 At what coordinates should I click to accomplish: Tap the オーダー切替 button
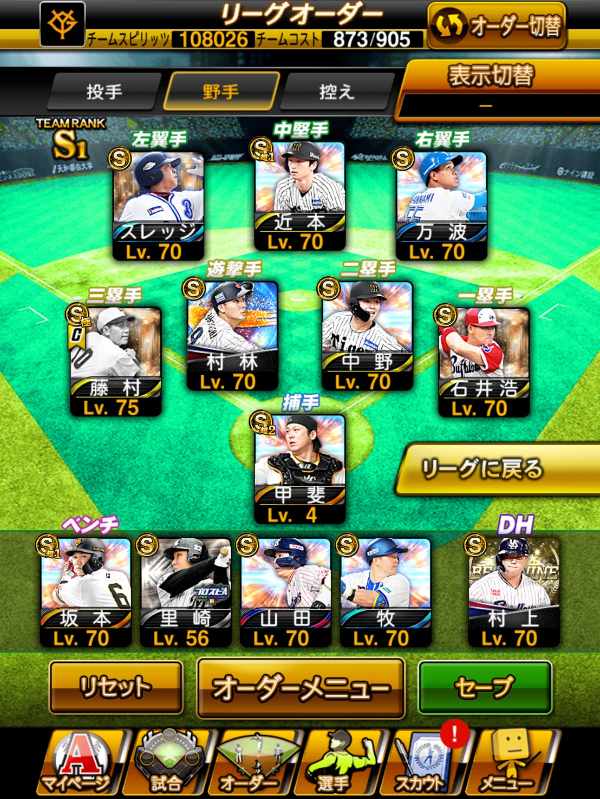(x=496, y=26)
